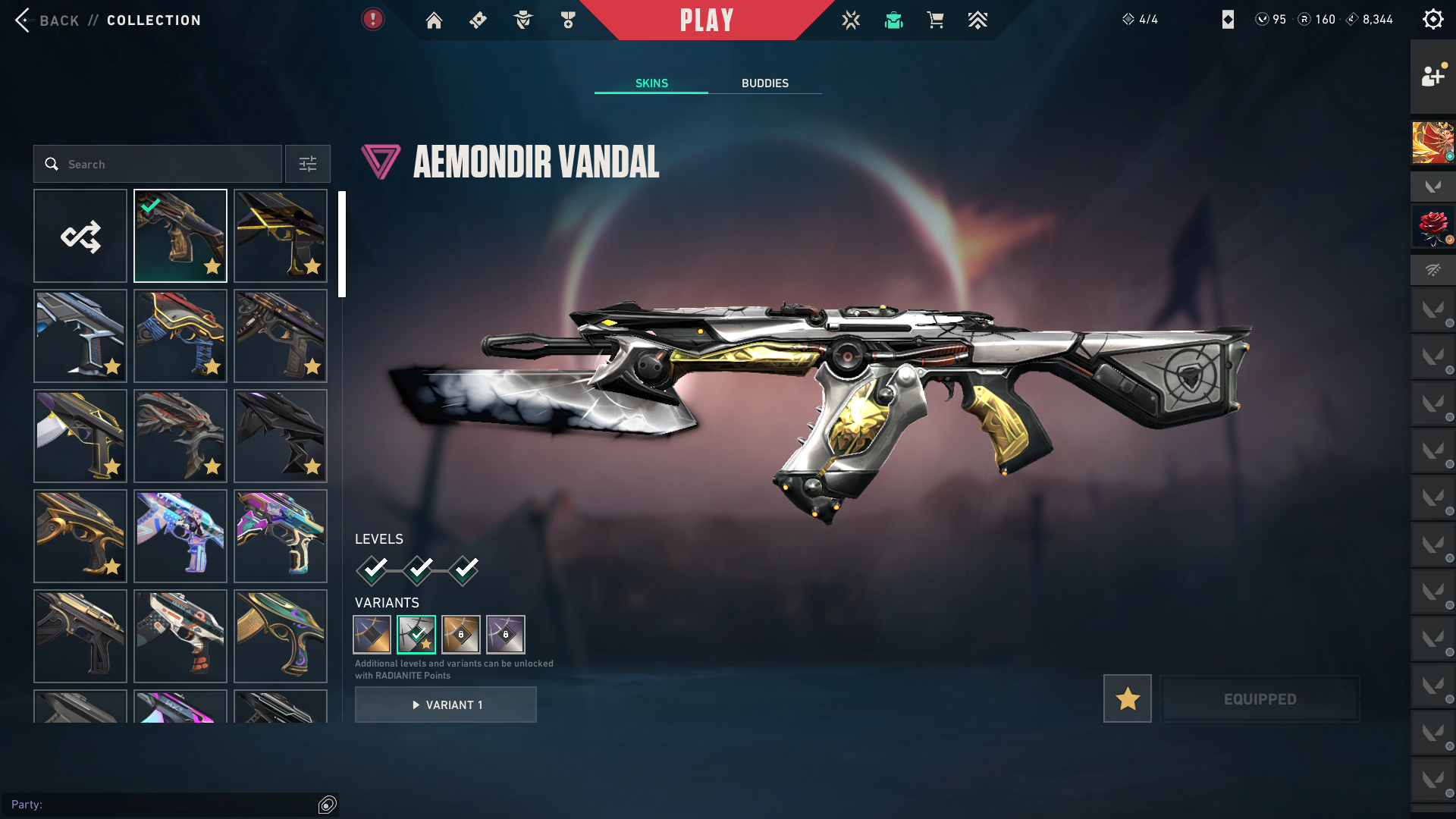The image size is (1456, 819).
Task: Pick the first Aemondir color variant
Action: (x=372, y=635)
